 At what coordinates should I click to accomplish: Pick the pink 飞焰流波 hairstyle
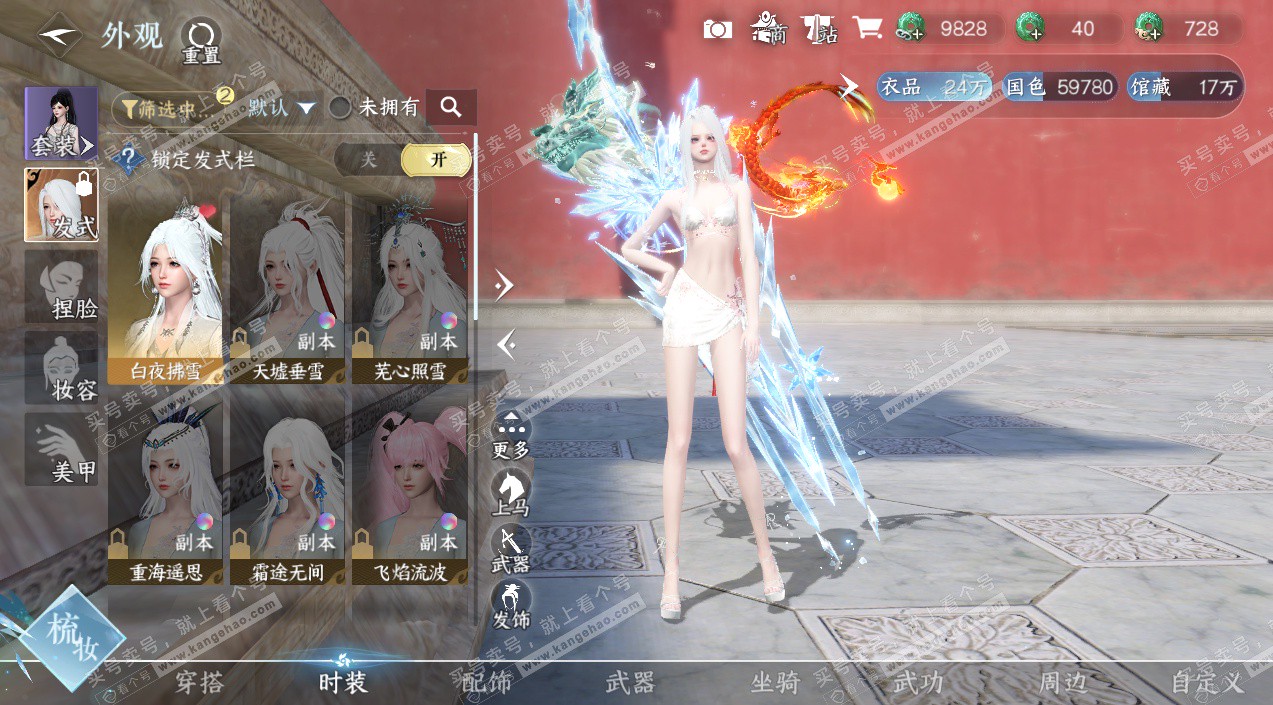[410, 490]
